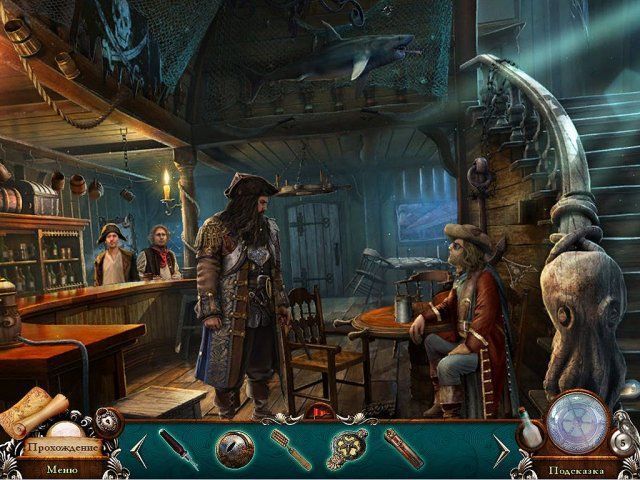Select the ornate golden key item
This screenshot has height=480, width=640.
348,449
